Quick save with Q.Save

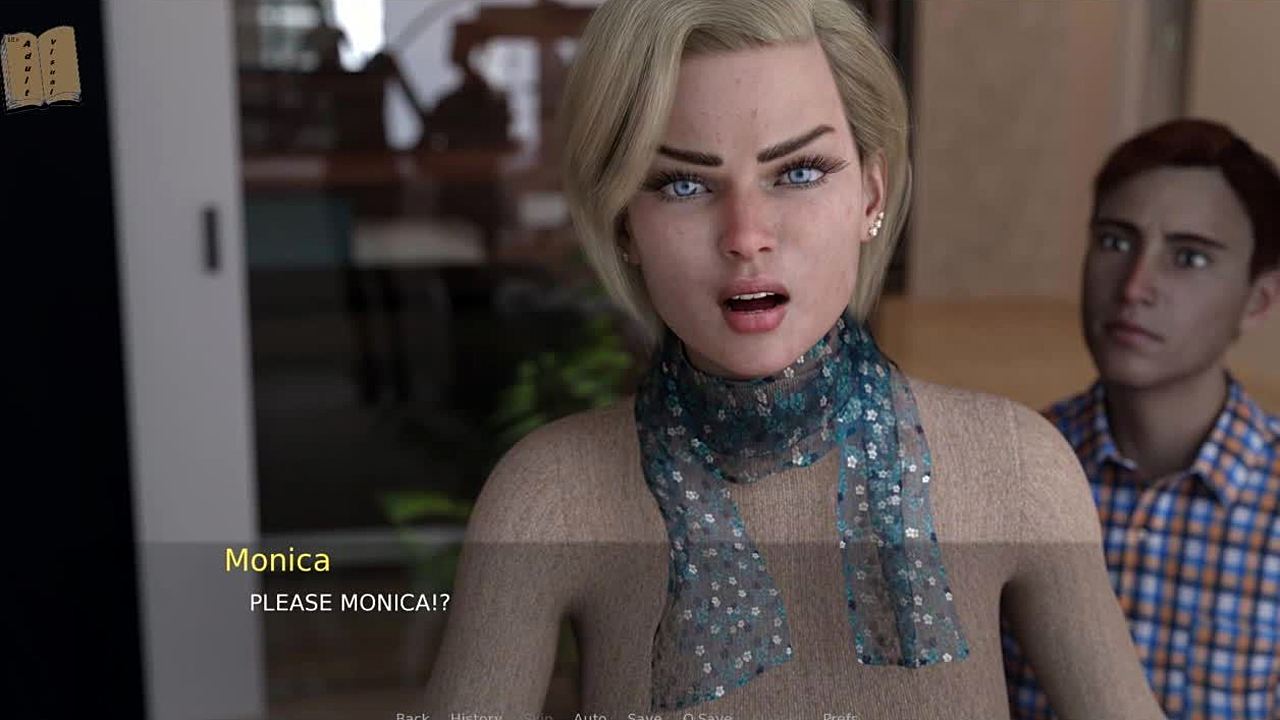point(707,716)
